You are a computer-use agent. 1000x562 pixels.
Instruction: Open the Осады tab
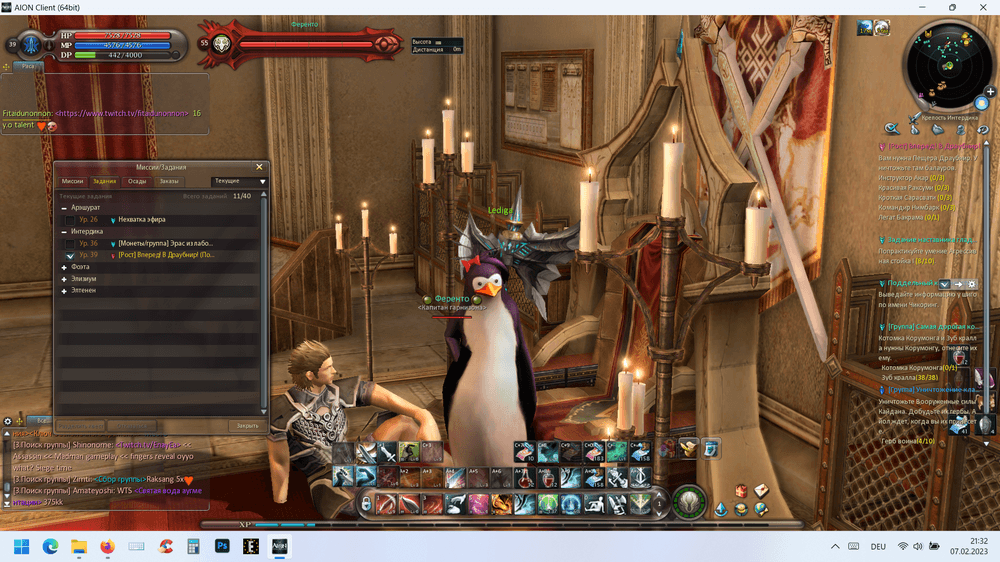pos(137,181)
